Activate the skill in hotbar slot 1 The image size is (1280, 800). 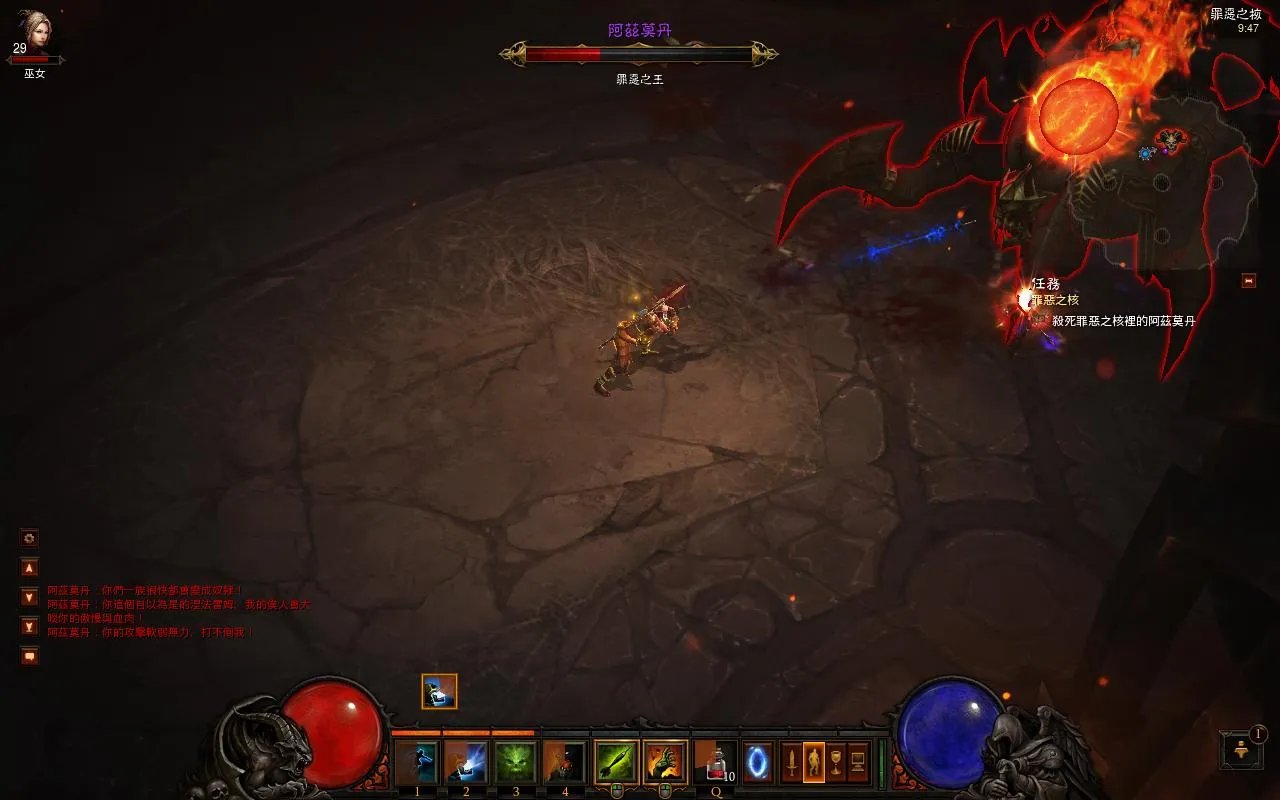417,763
